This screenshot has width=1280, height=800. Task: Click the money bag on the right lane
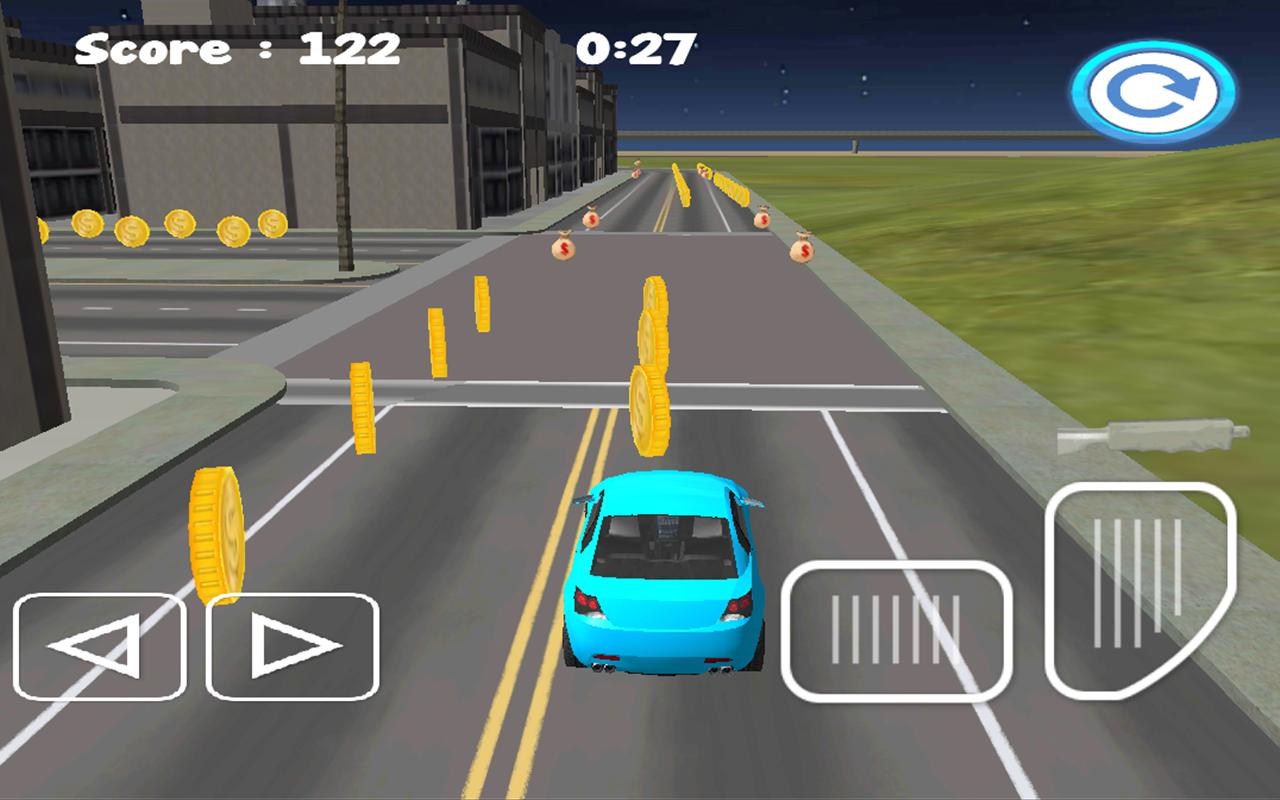tap(803, 248)
